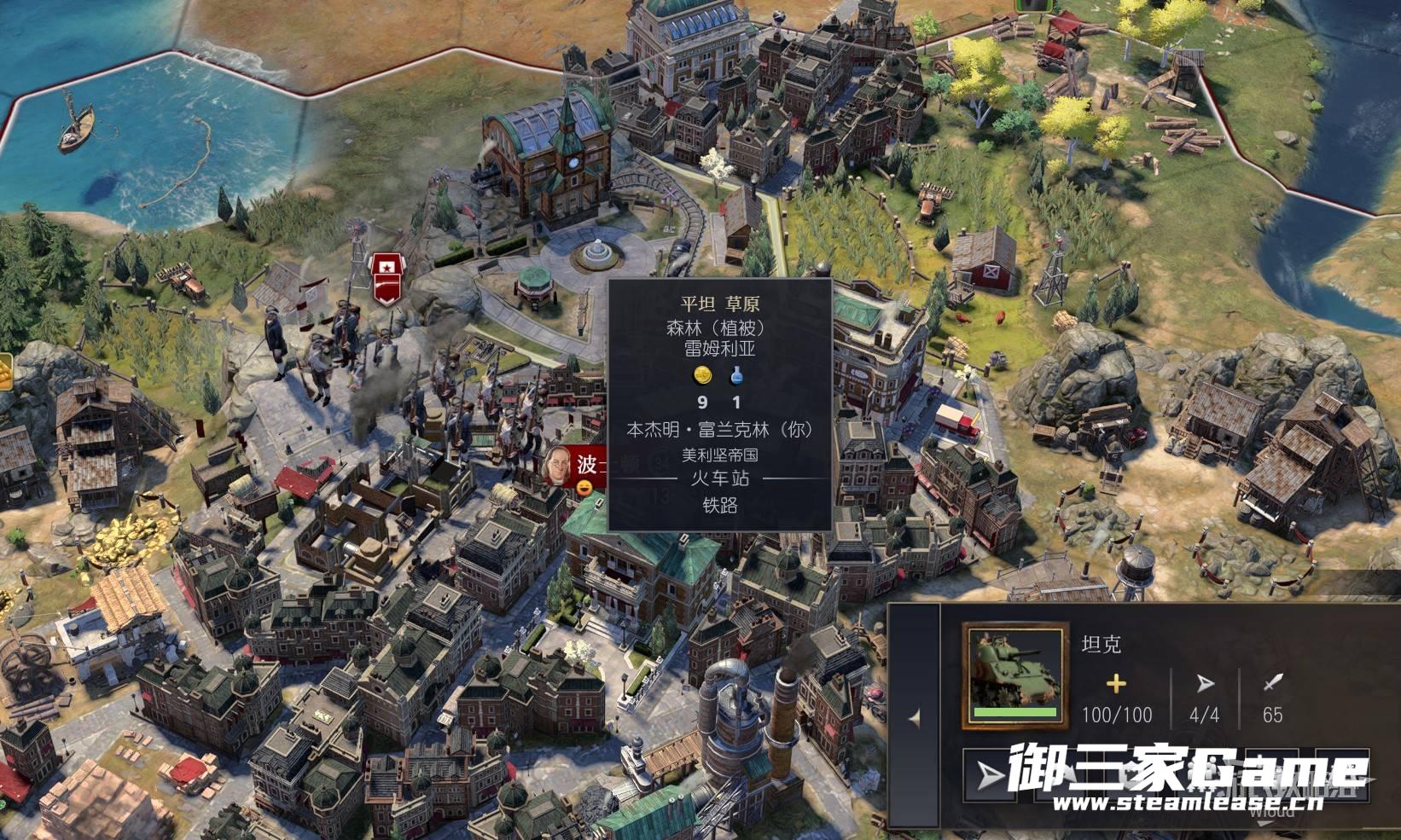This screenshot has height=840, width=1401.
Task: Activate the move arrow action button
Action: pos(990,775)
